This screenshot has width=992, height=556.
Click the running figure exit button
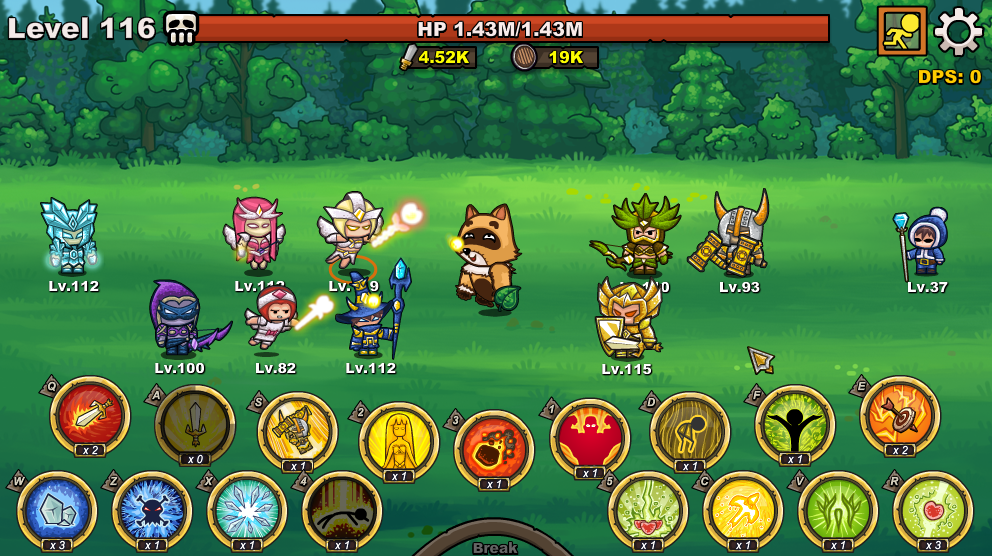pyautogui.click(x=902, y=31)
